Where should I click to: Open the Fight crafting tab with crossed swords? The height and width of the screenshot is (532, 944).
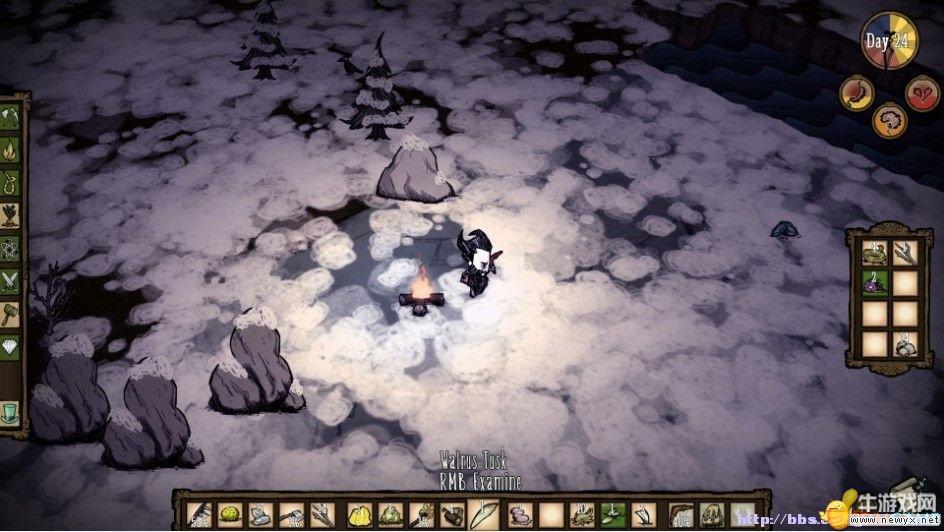[10, 283]
